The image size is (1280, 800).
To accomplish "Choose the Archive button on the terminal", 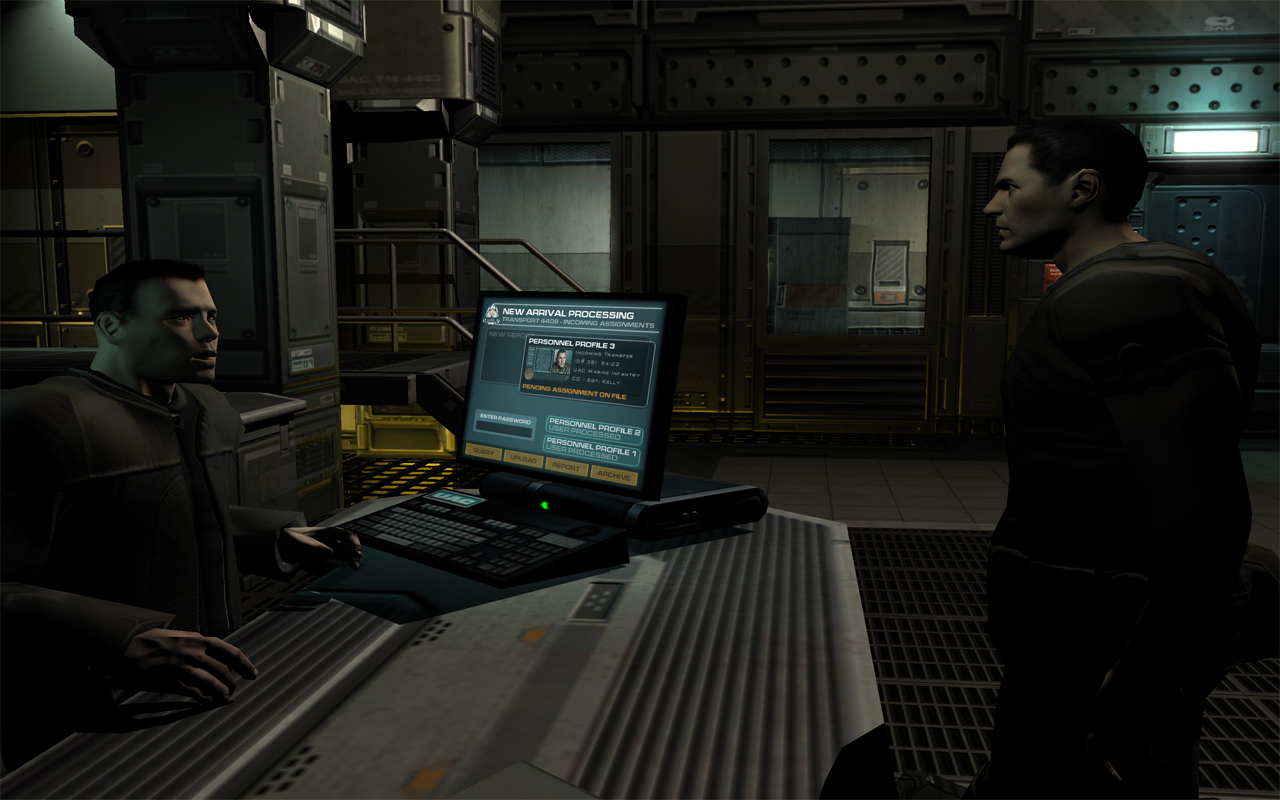I will tap(613, 476).
